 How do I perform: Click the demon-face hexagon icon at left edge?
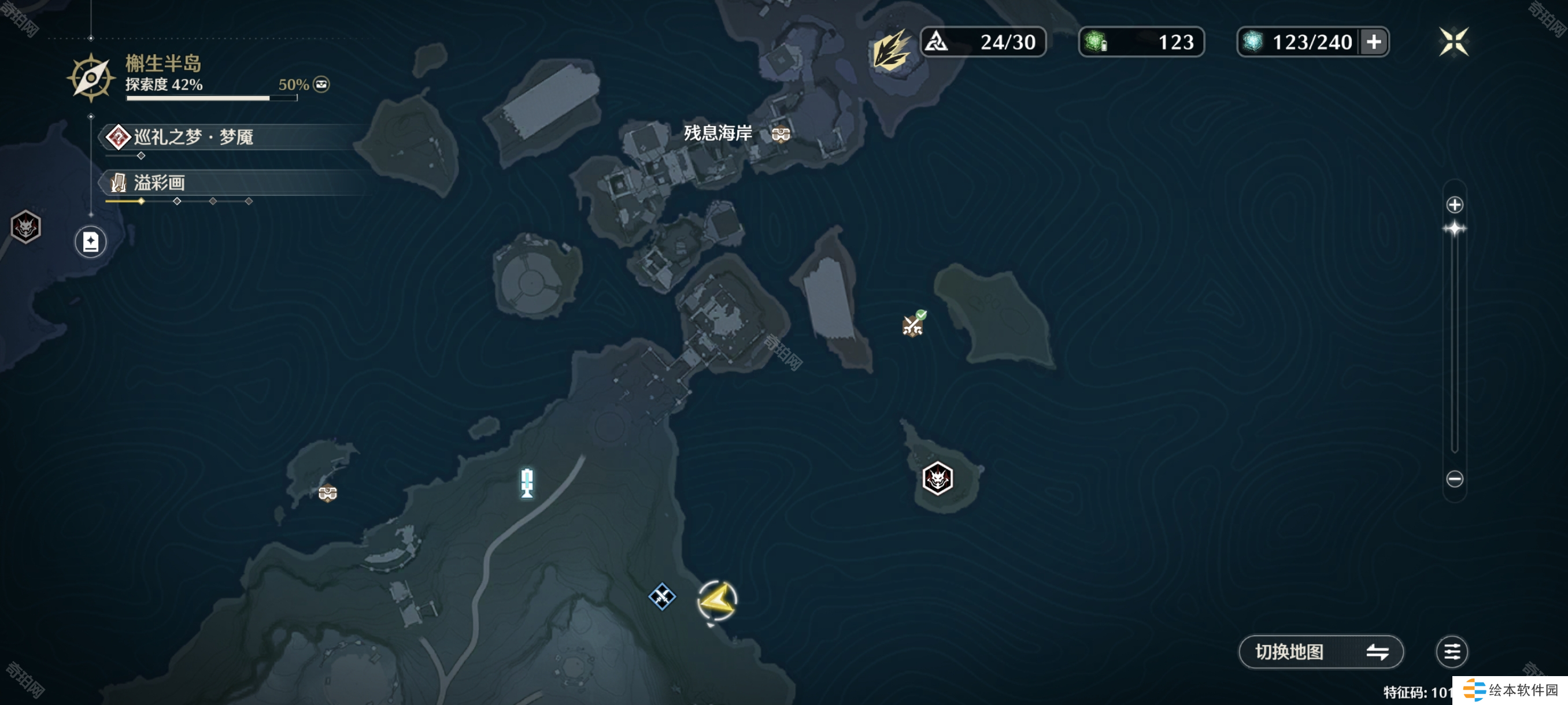[25, 228]
